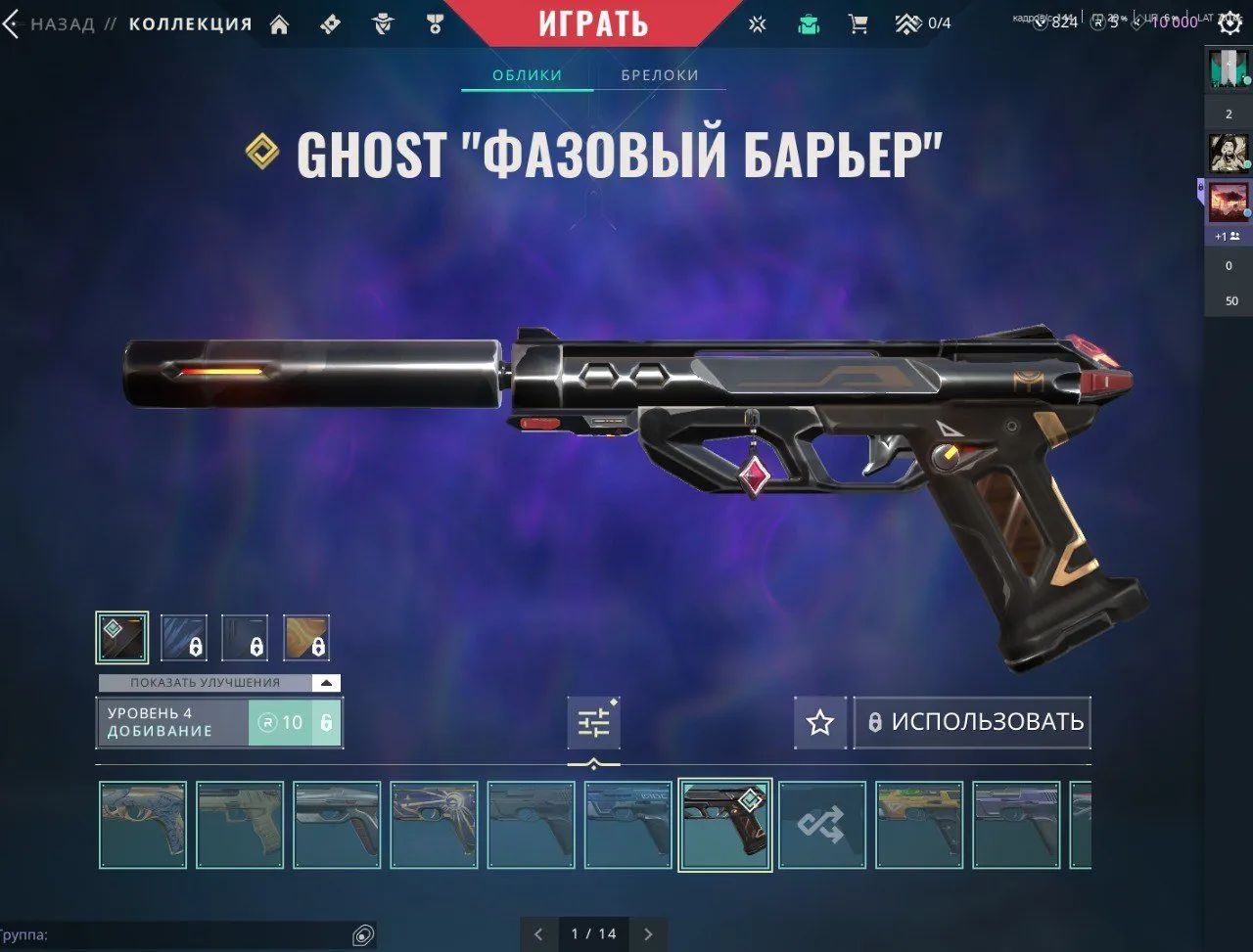Select the equipped dark variant swatch
The width and height of the screenshot is (1253, 952).
point(121,636)
